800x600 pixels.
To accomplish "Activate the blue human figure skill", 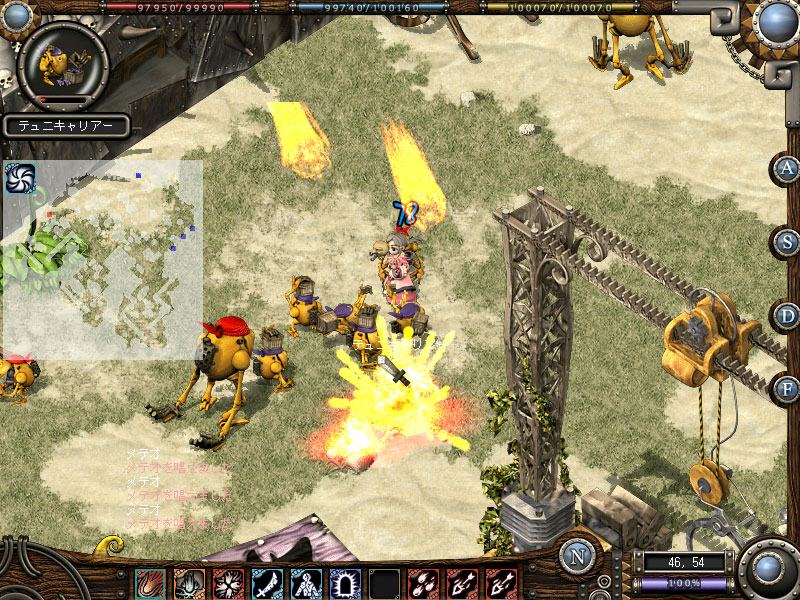I will point(306,583).
